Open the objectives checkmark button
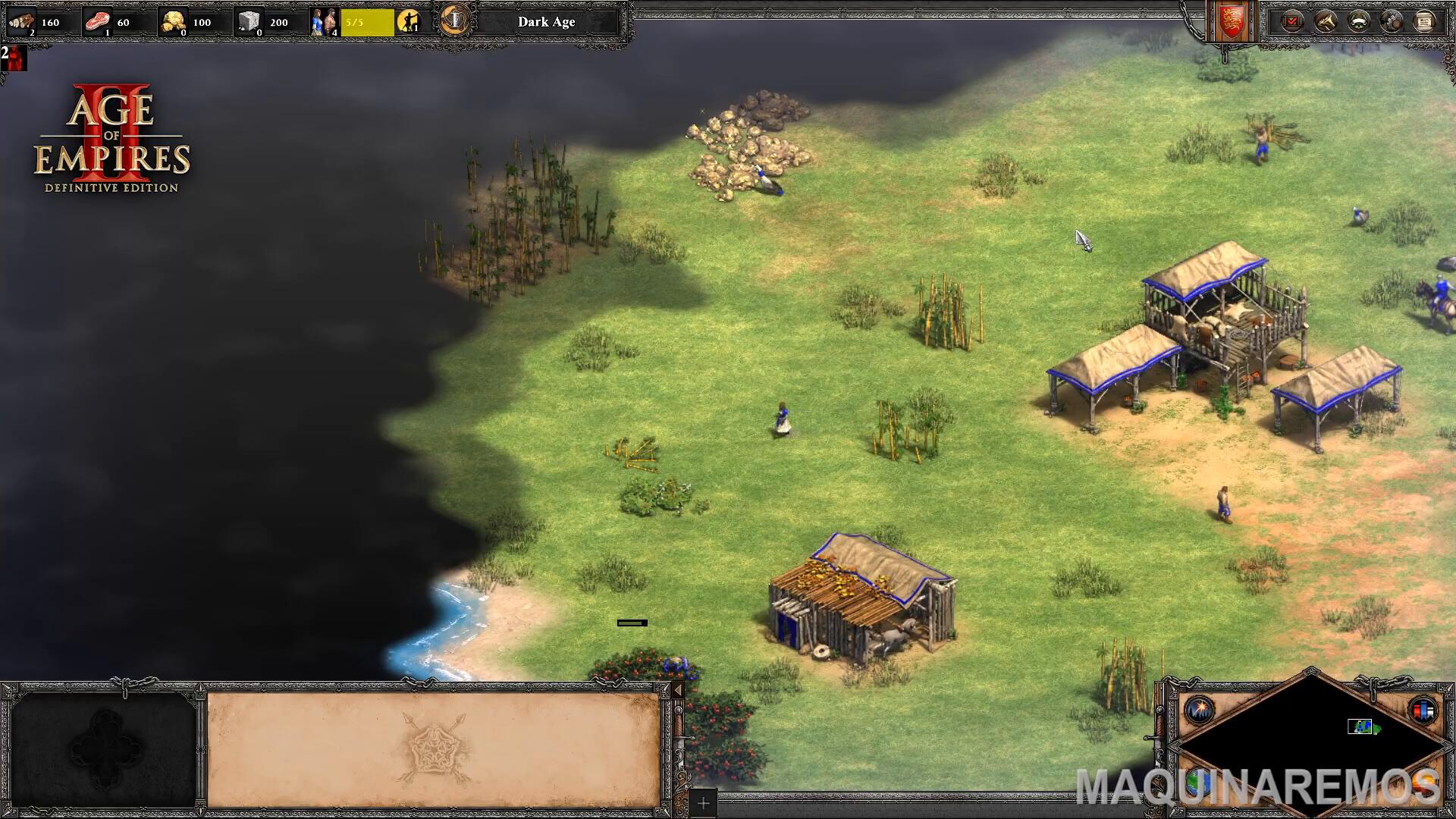Screen dimensions: 1456x819 (x=1291, y=21)
